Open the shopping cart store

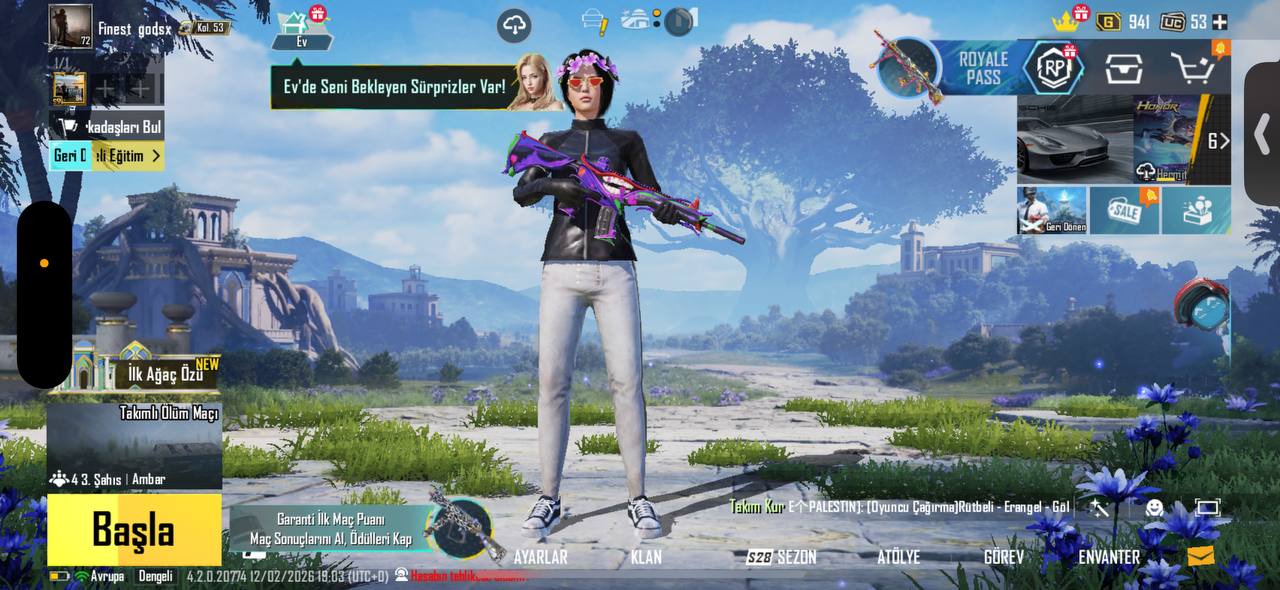tap(1193, 69)
